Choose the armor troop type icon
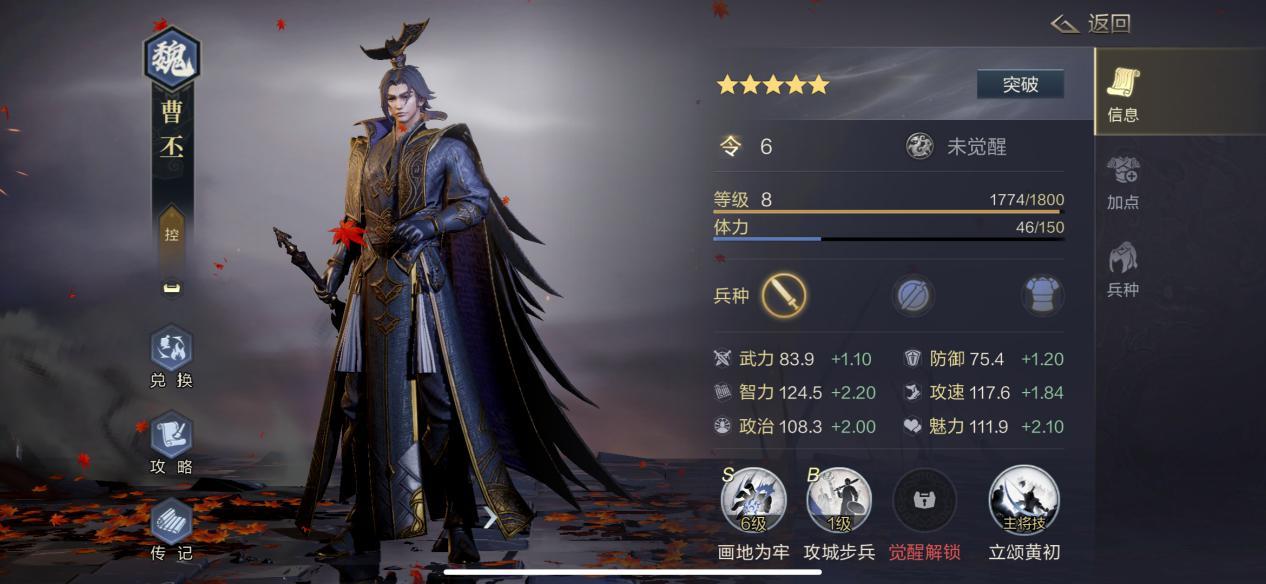1266x584 pixels. tap(1042, 296)
